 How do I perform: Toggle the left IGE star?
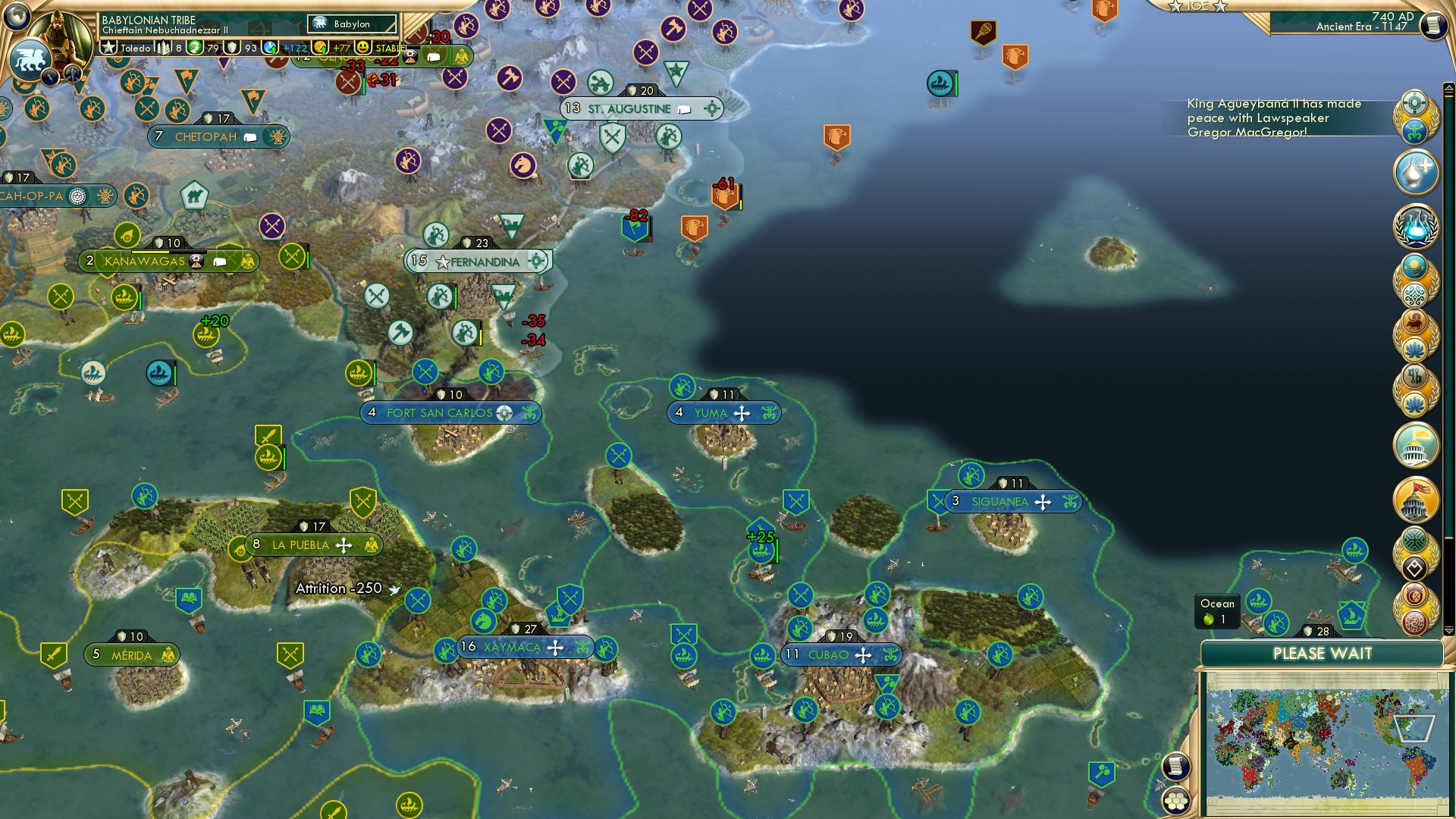(x=1175, y=8)
